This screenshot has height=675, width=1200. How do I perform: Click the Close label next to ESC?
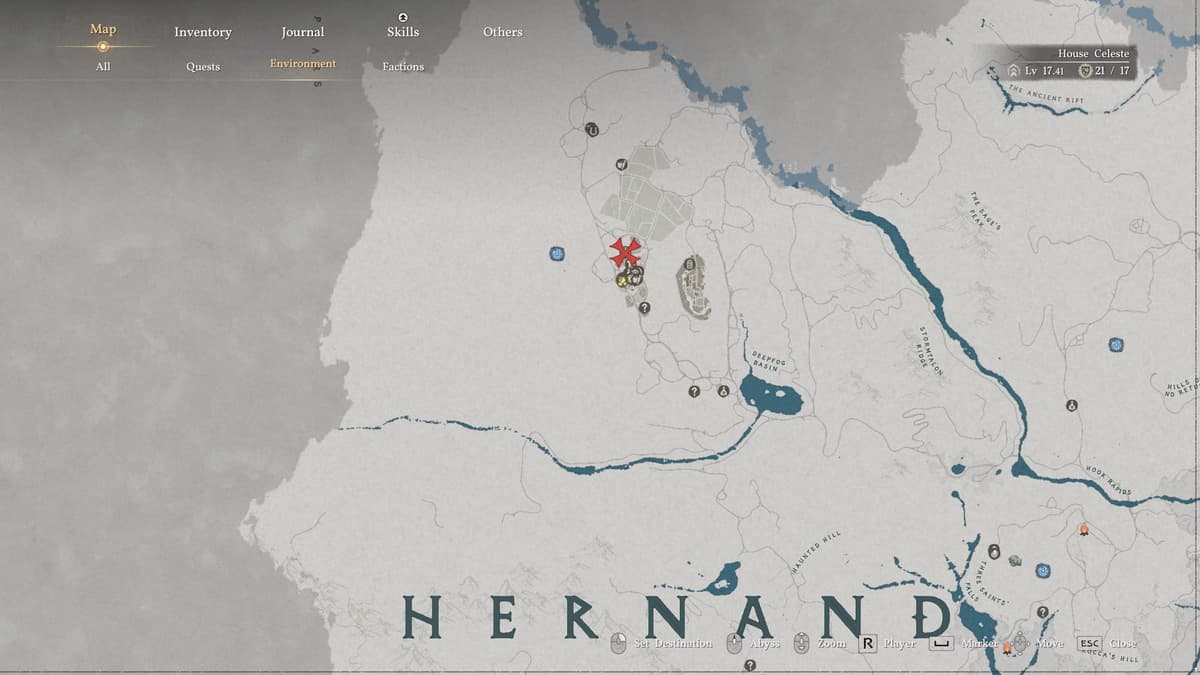click(1122, 643)
